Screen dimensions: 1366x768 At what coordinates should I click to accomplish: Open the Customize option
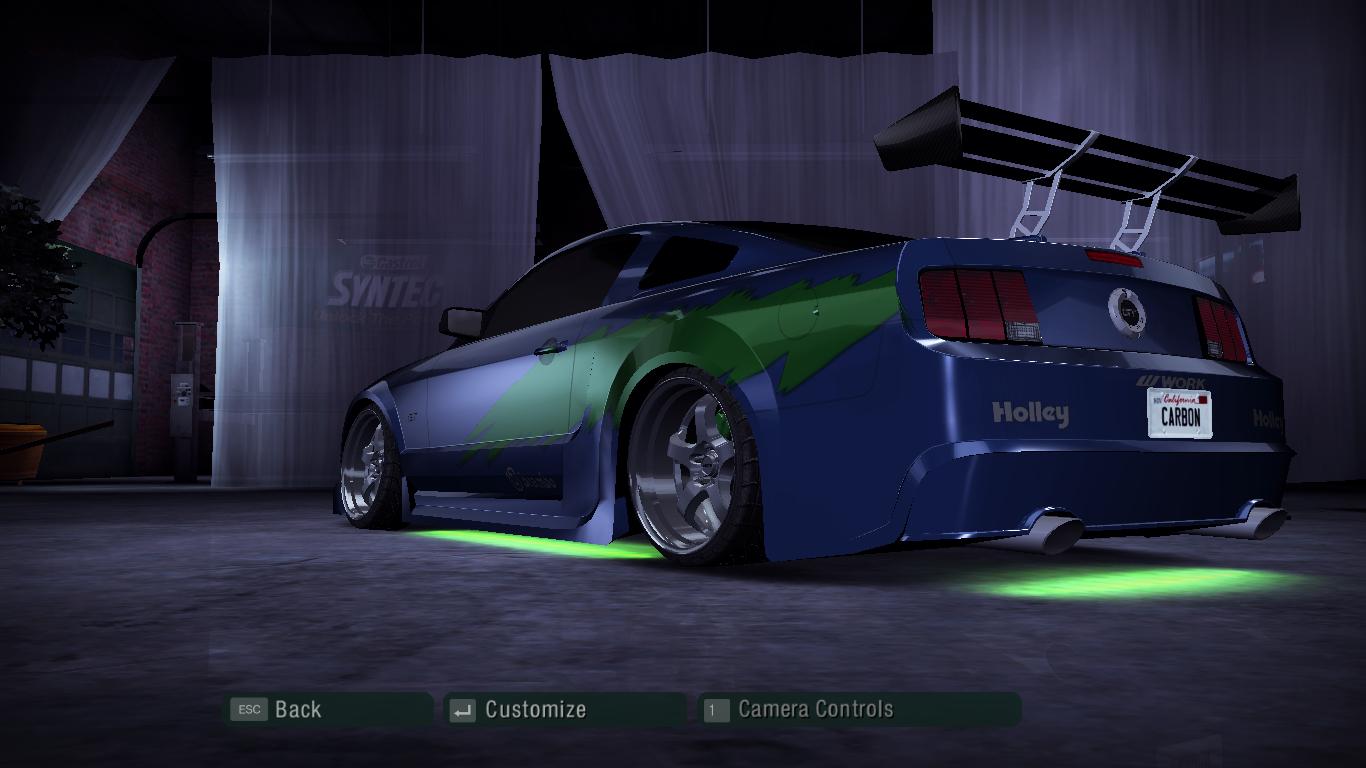(x=534, y=710)
